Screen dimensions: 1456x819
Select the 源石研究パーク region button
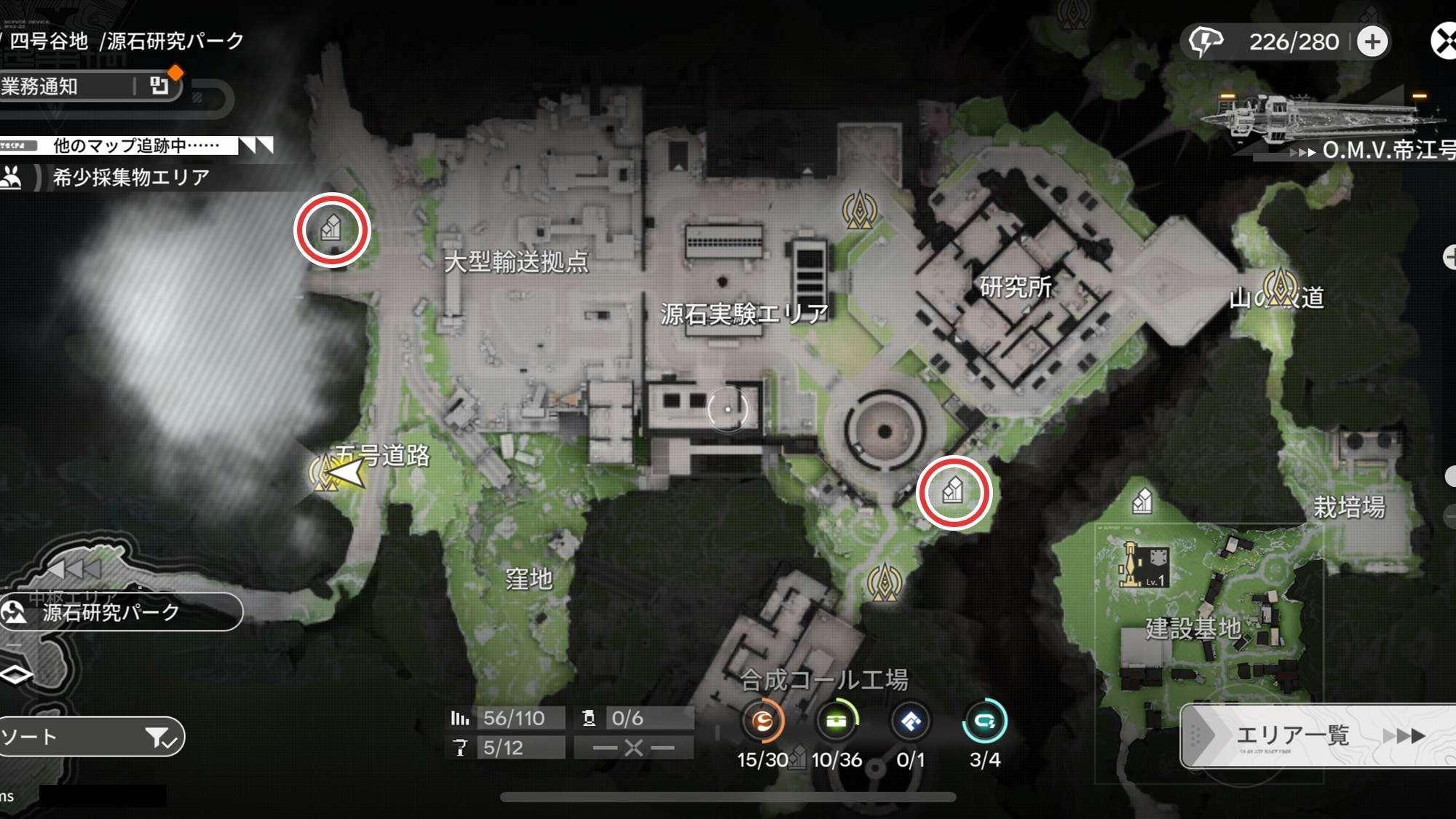(120, 612)
